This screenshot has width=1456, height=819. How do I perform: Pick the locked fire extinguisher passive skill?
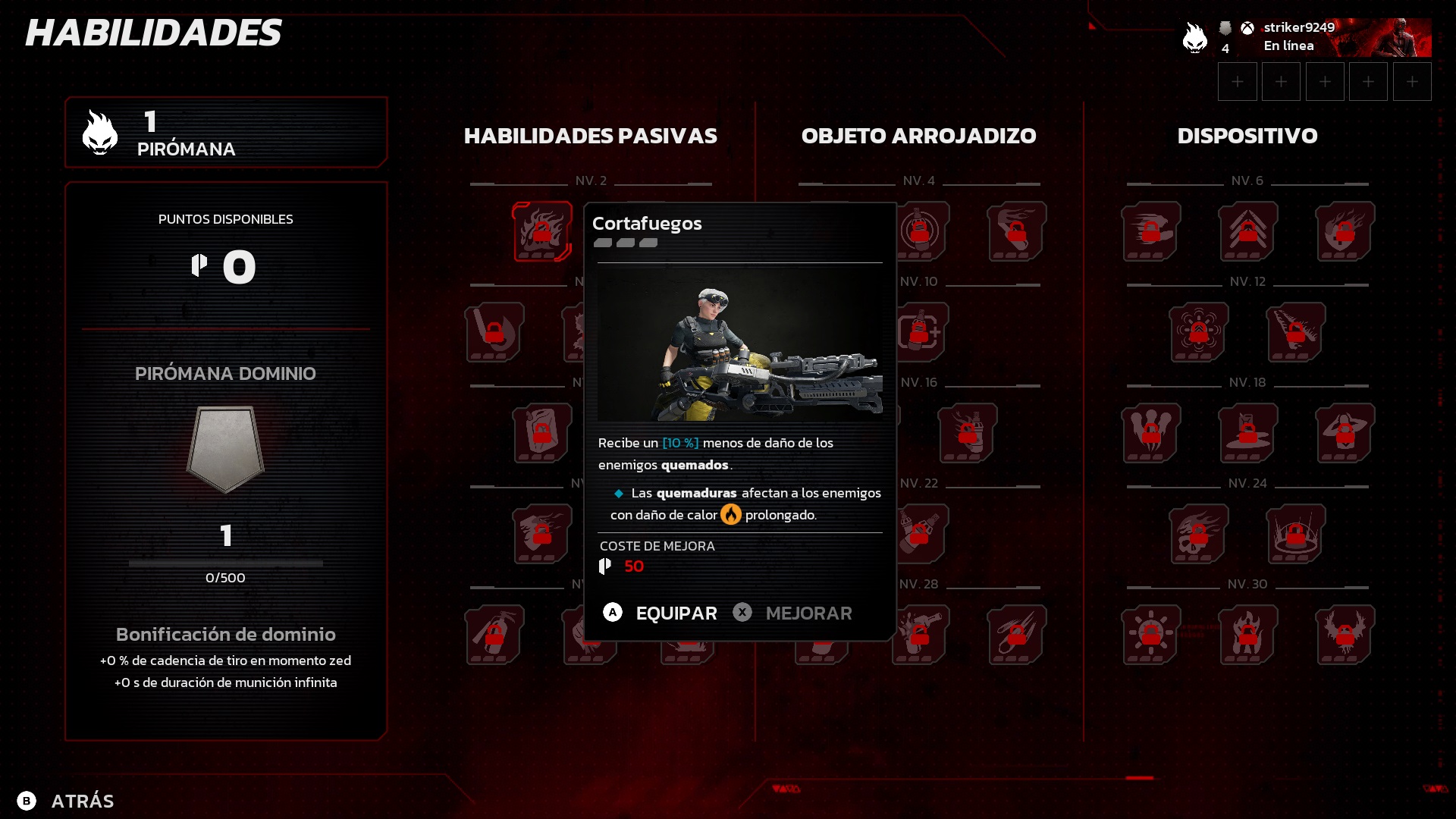point(494,635)
